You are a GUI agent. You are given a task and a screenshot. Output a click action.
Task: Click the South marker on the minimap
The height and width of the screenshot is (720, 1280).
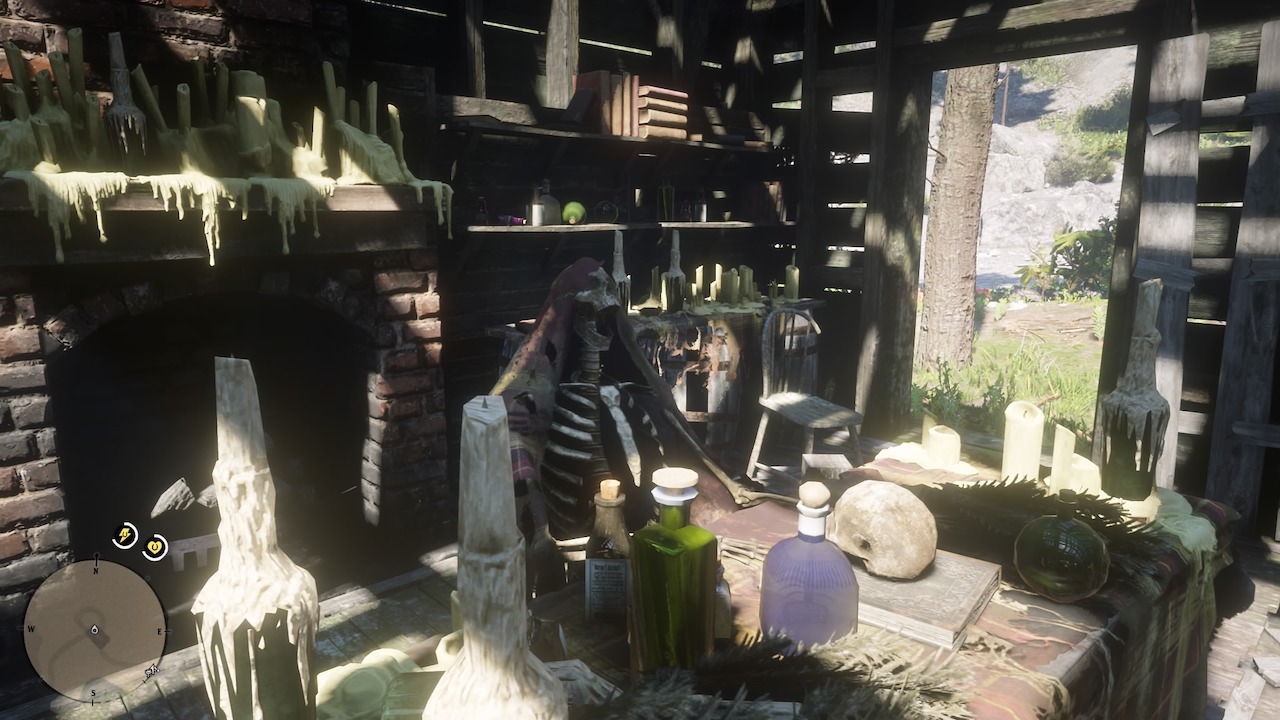click(x=93, y=692)
